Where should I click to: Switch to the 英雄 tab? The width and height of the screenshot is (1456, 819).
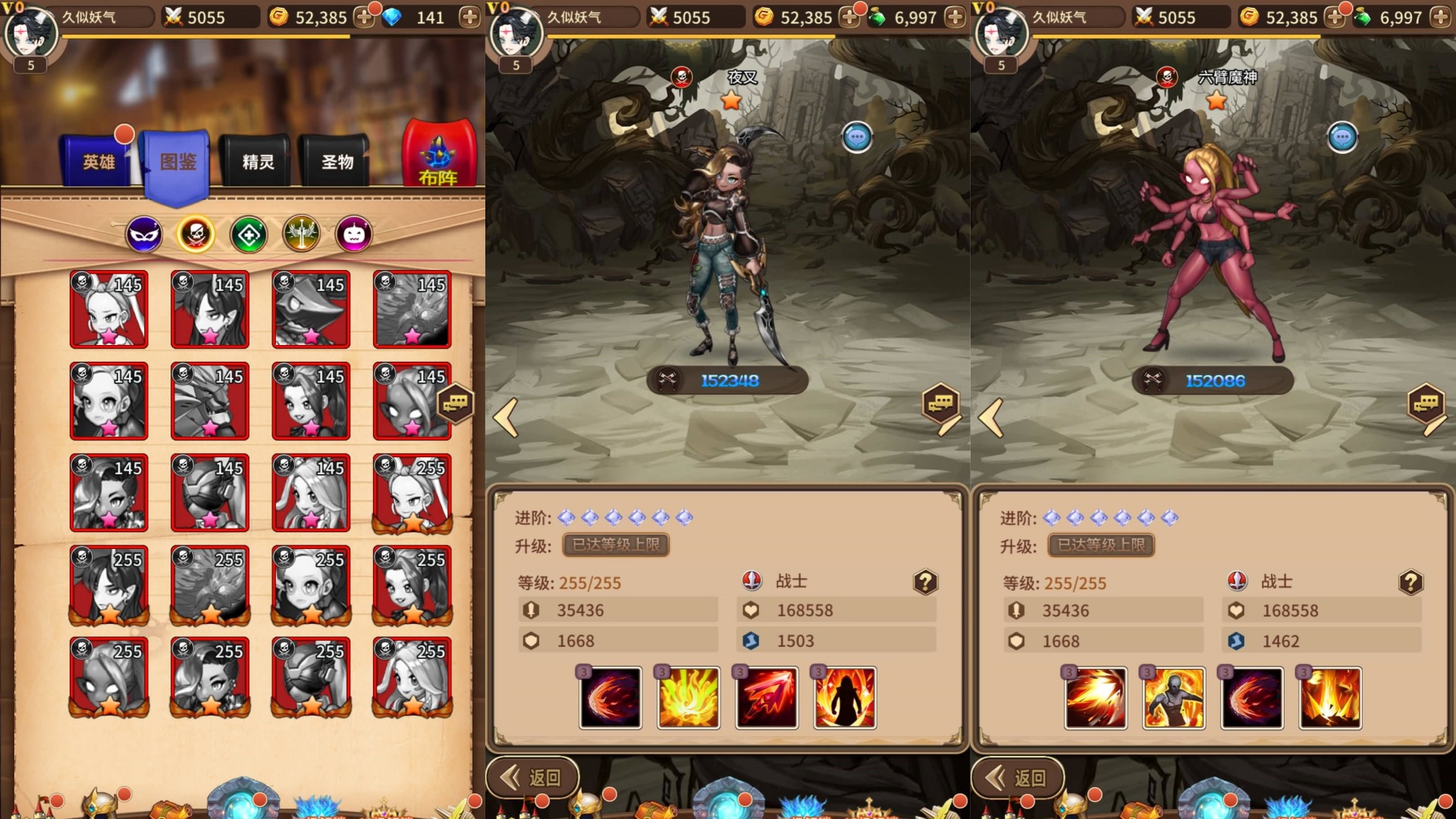tap(99, 162)
